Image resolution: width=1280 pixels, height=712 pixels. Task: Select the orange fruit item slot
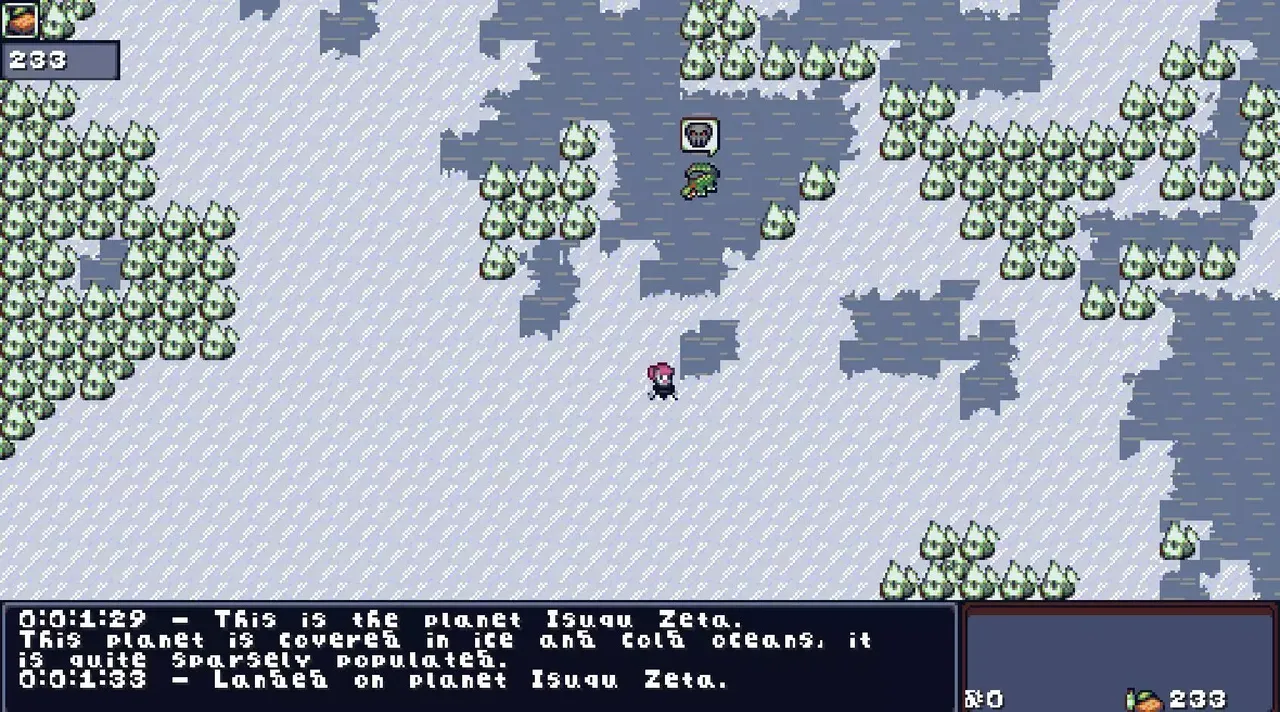[19, 19]
